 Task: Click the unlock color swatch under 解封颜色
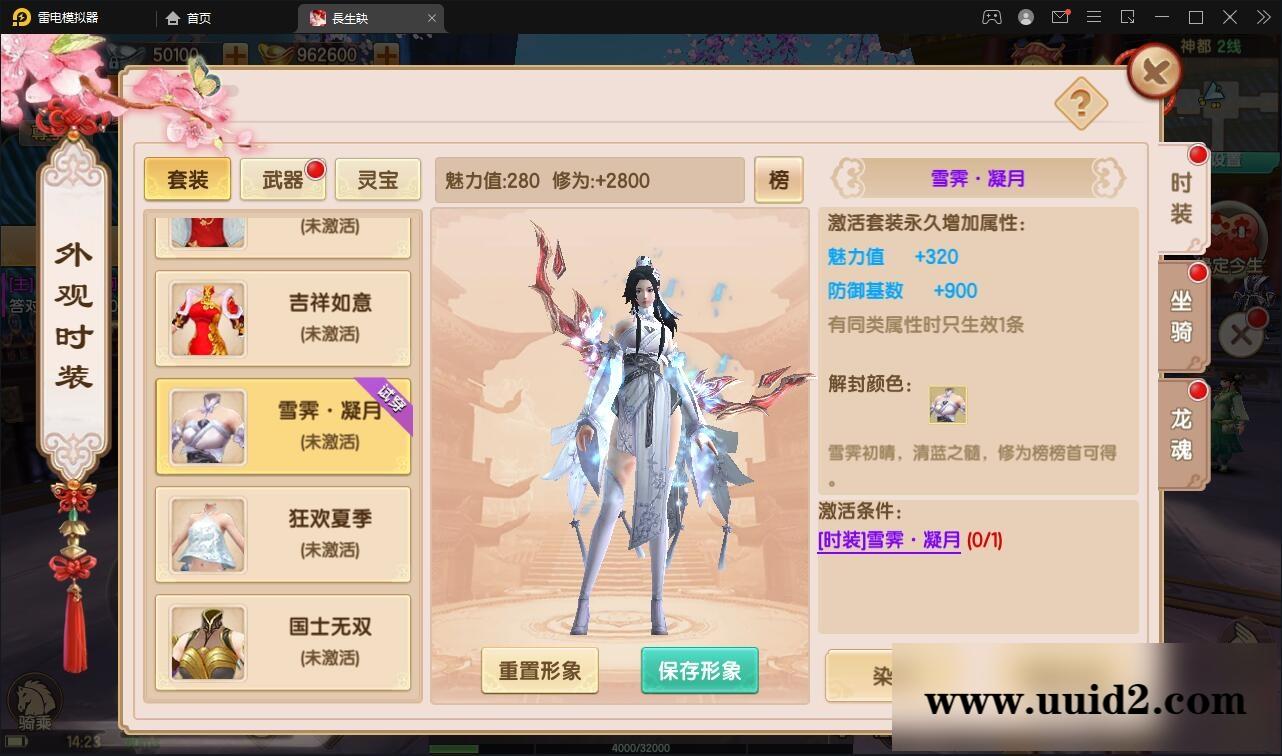(x=947, y=403)
